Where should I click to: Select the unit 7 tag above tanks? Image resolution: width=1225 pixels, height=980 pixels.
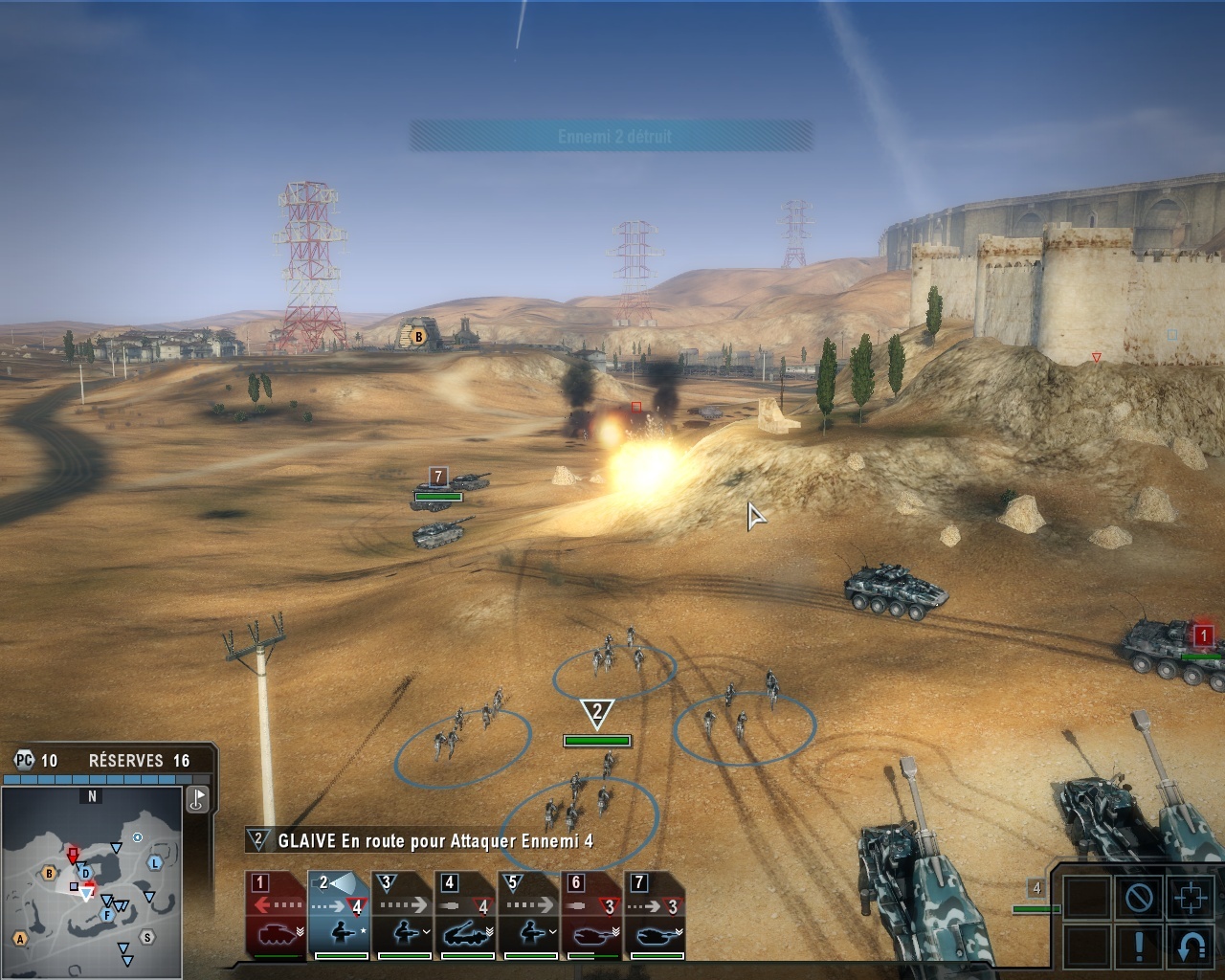tap(438, 476)
